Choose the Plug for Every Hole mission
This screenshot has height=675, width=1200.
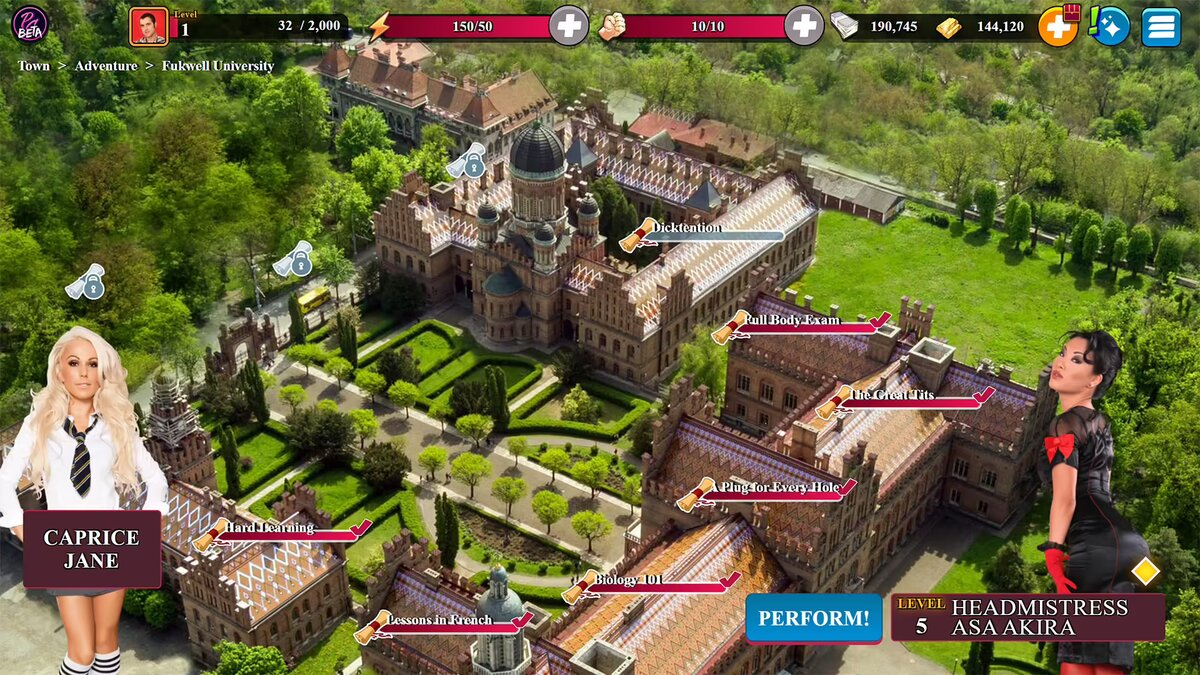coord(697,492)
